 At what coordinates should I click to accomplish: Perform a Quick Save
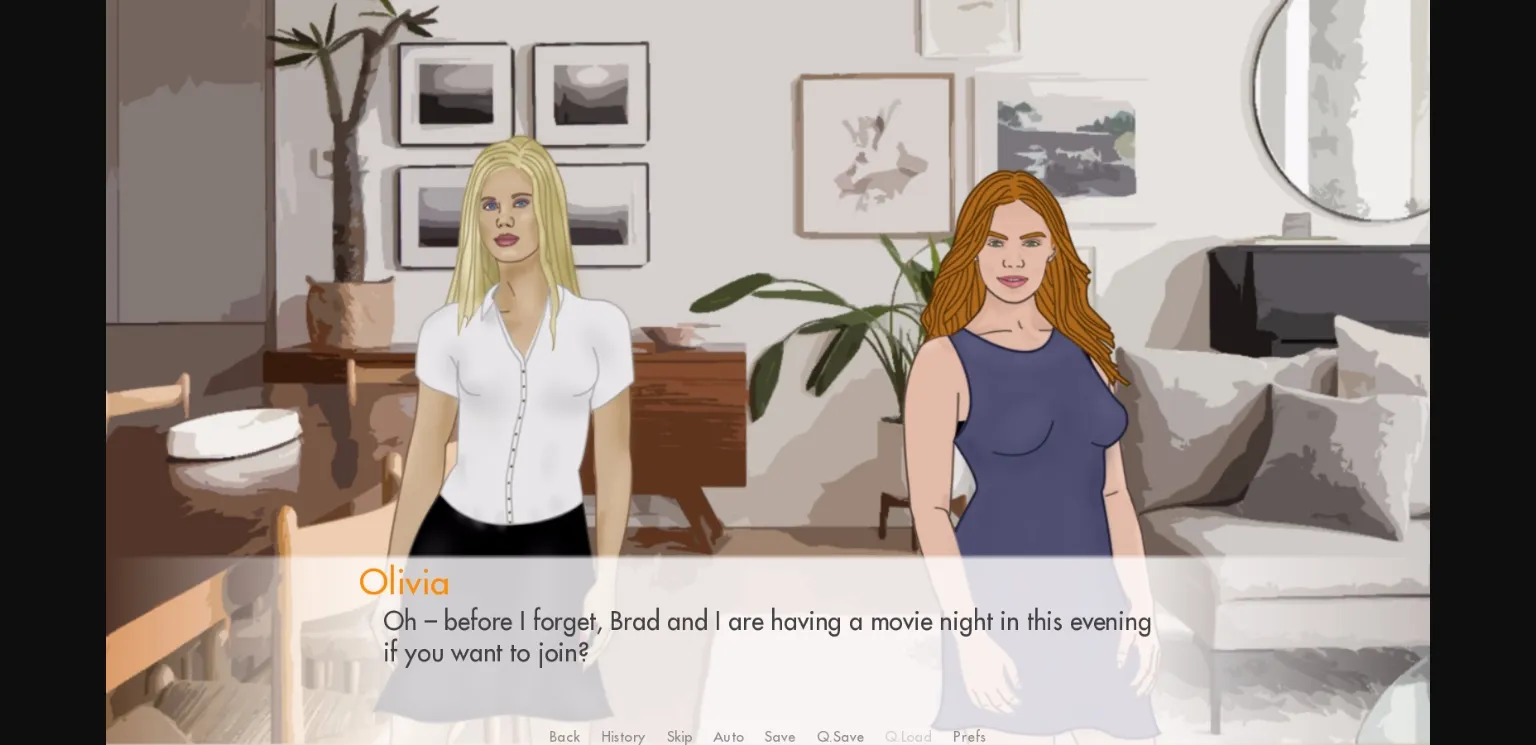(840, 737)
